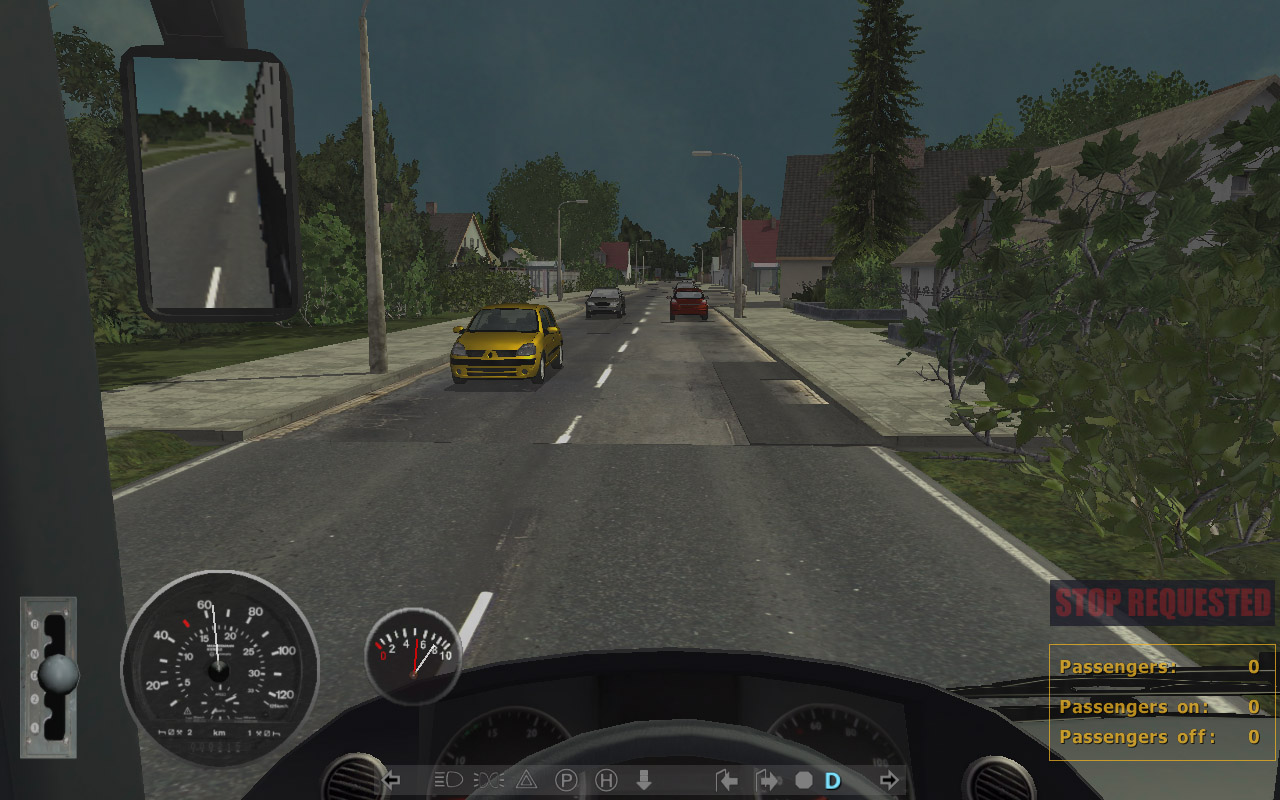This screenshot has width=1280, height=800.
Task: Toggle the headlights icon
Action: coord(447,780)
